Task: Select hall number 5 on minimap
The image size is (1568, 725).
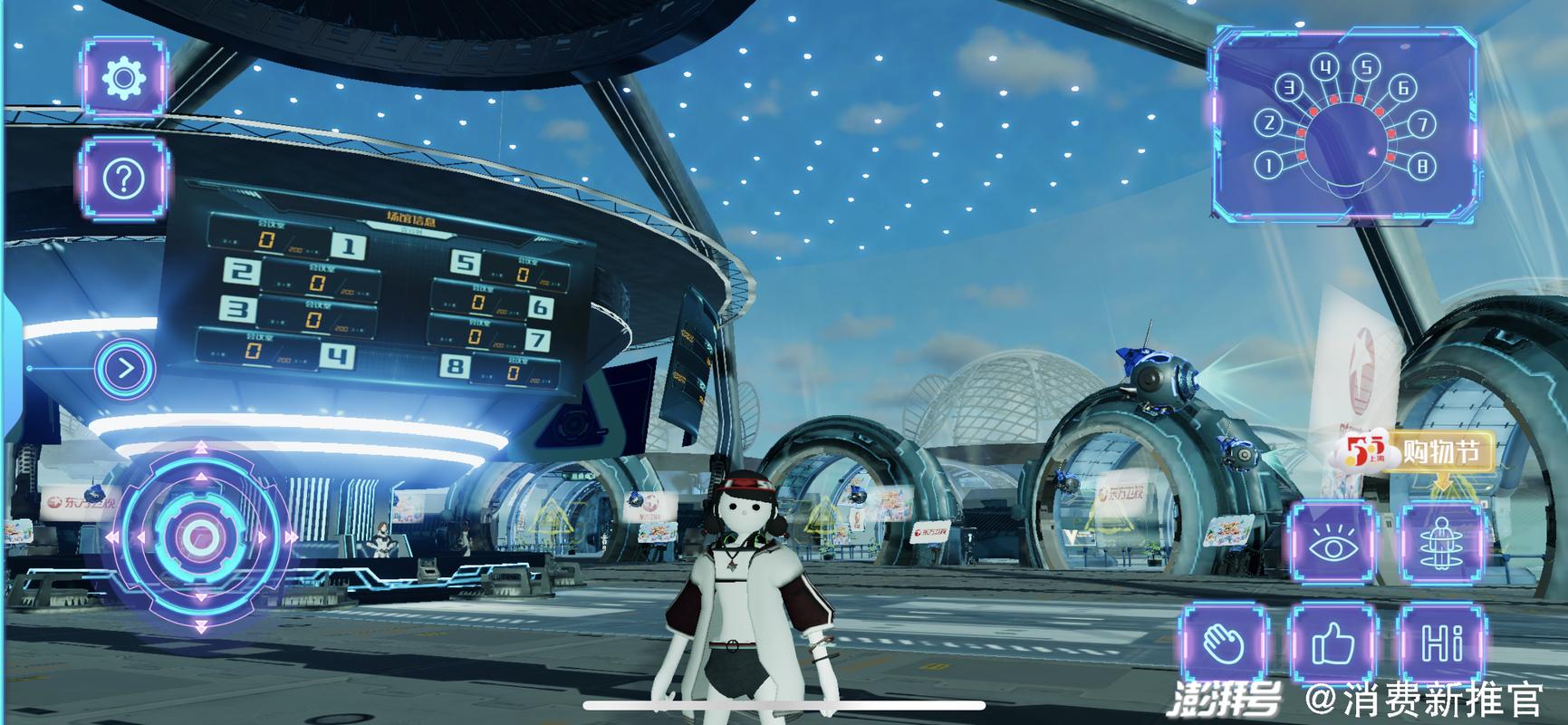Action: [x=1366, y=66]
